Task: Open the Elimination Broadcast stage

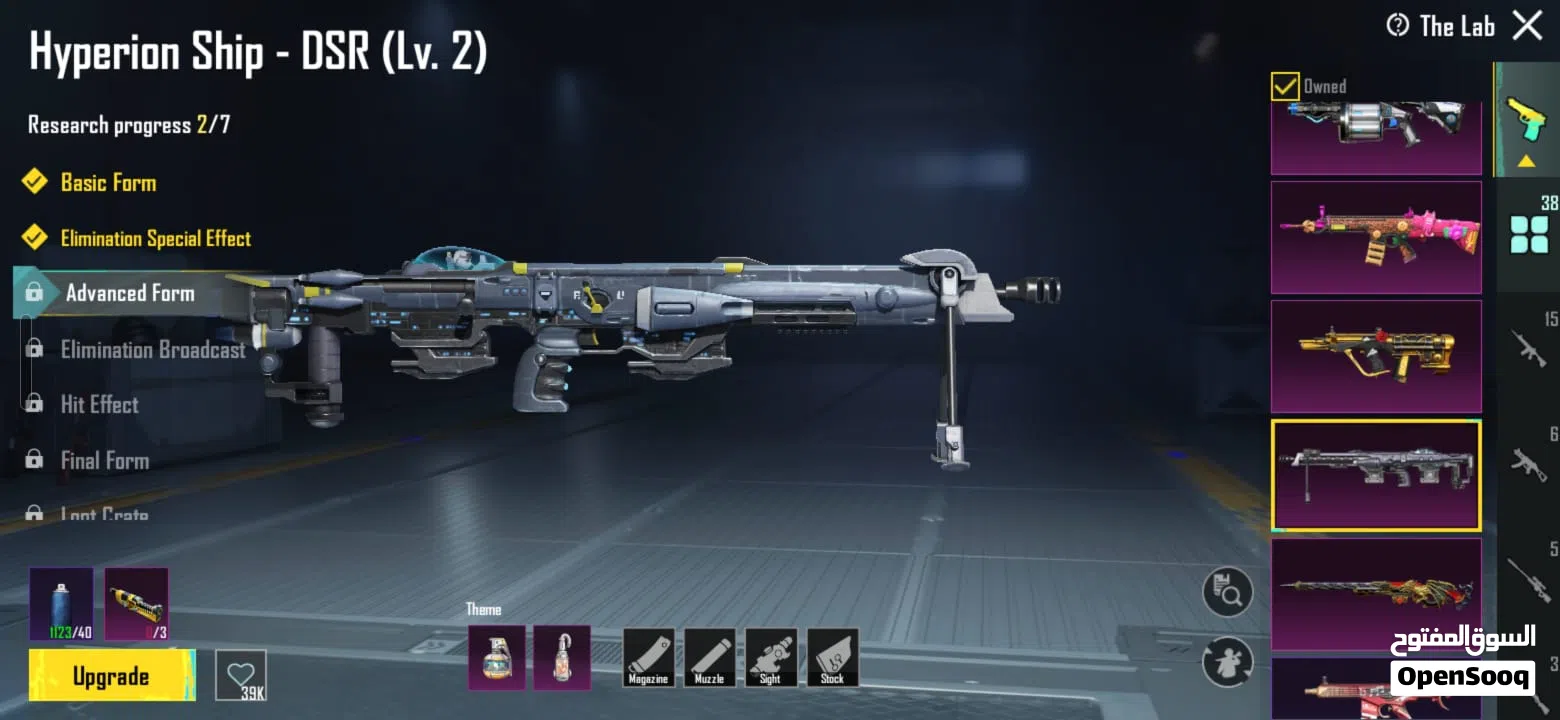Action: pos(152,350)
